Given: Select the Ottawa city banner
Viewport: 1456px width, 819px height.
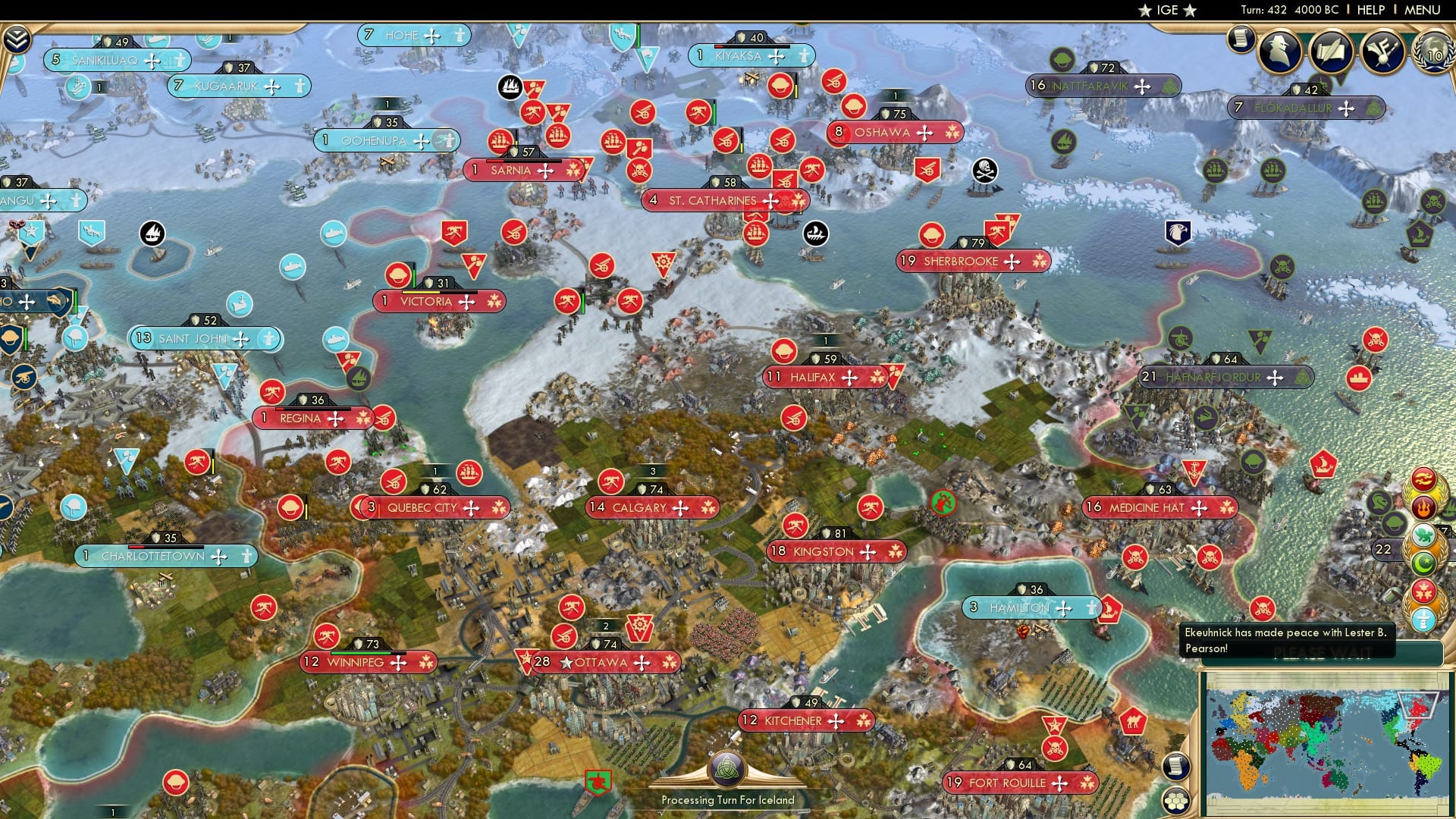Looking at the screenshot, I should pyautogui.click(x=603, y=662).
